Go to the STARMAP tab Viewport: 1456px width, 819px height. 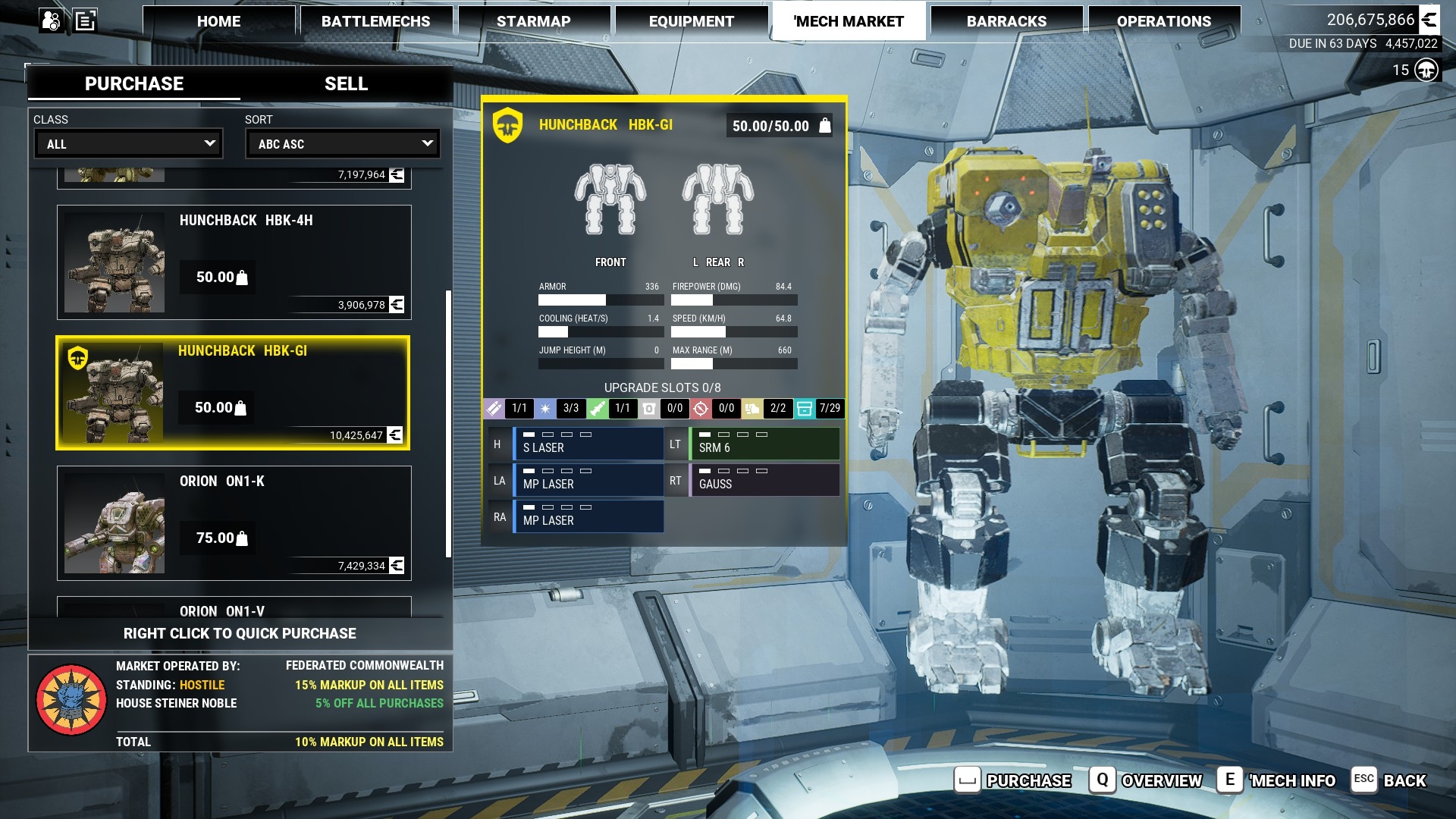533,21
